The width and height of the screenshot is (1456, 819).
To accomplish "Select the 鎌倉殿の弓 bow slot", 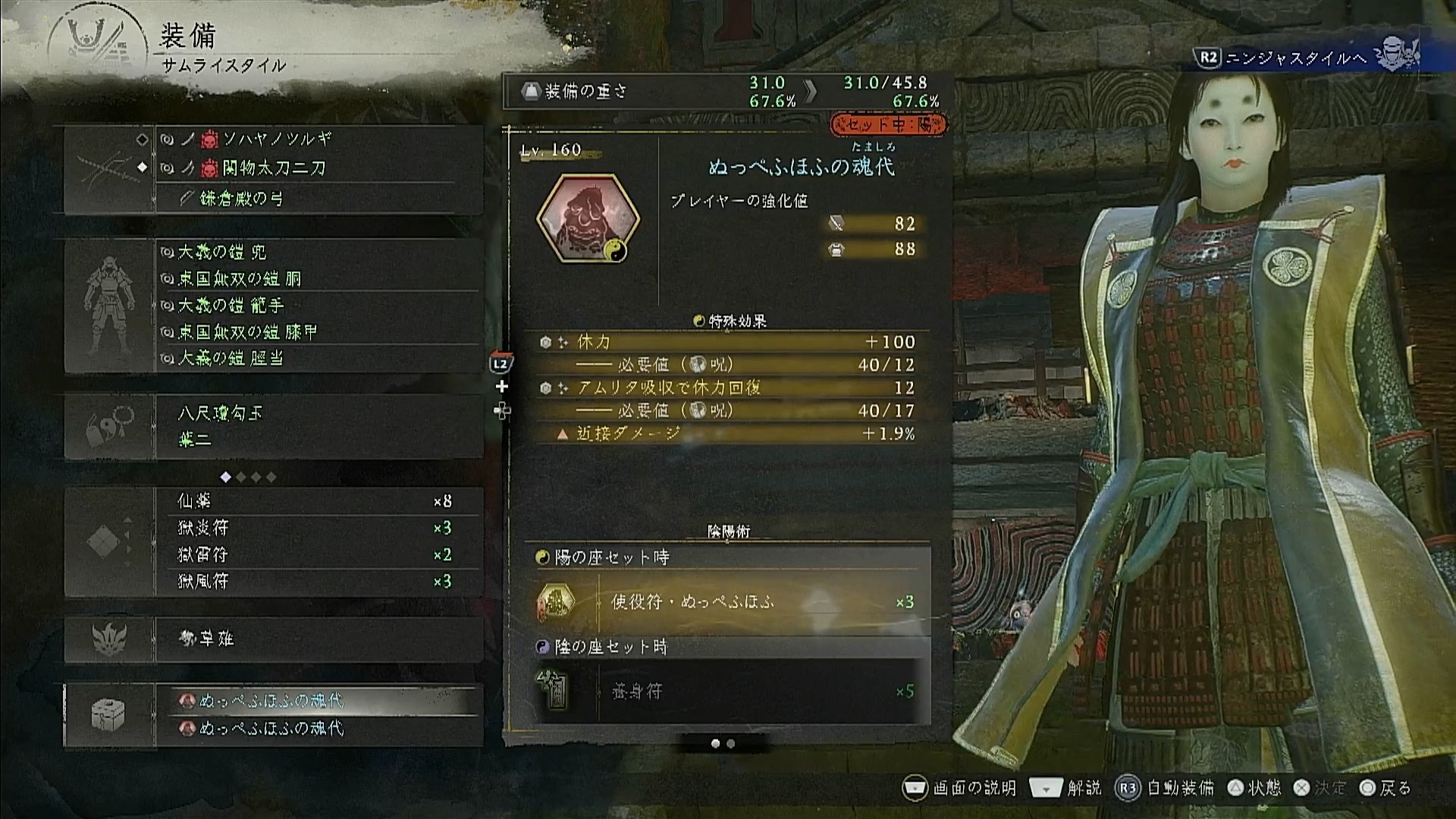I will (241, 199).
